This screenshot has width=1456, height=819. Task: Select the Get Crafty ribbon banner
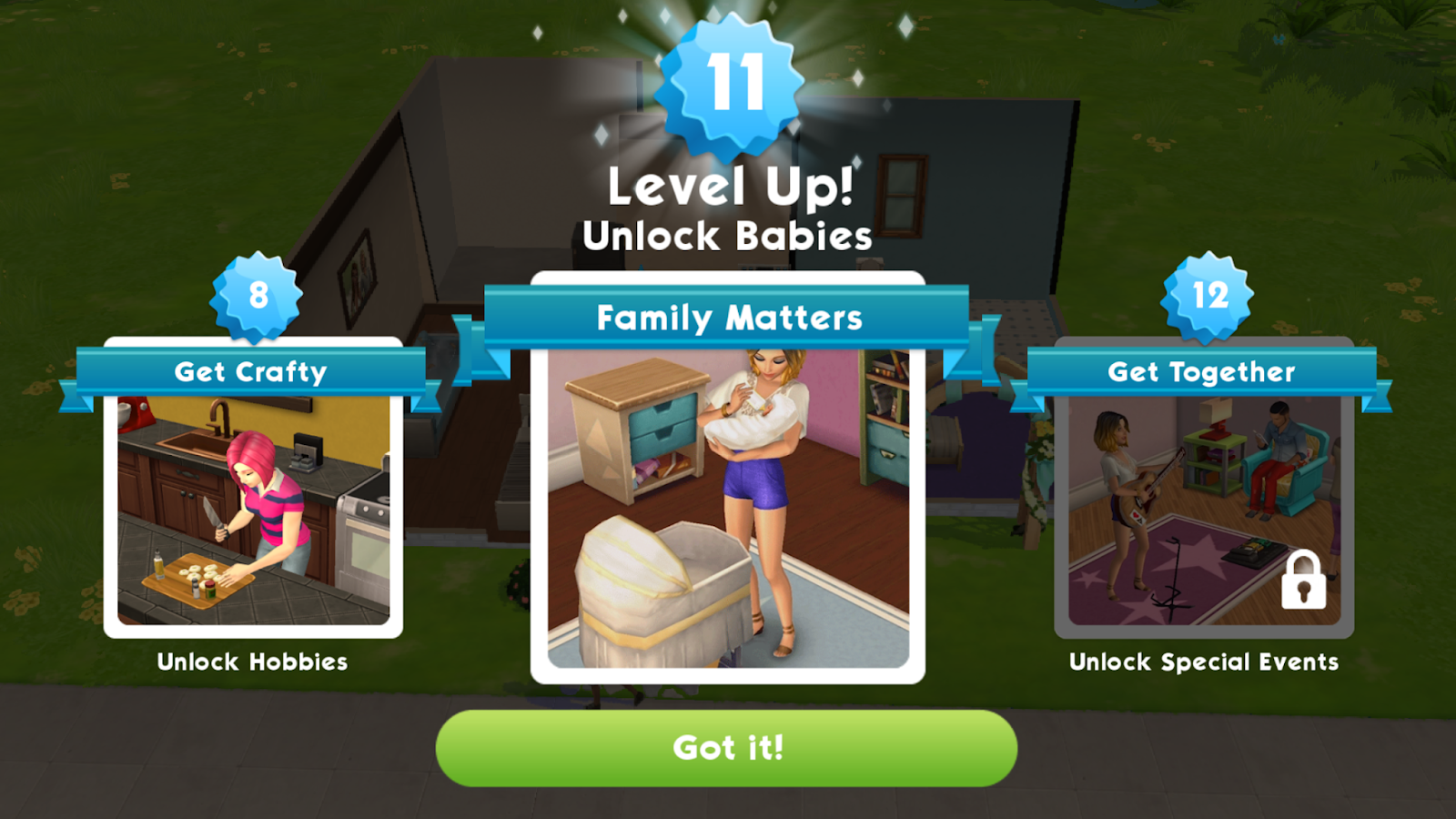[253, 371]
